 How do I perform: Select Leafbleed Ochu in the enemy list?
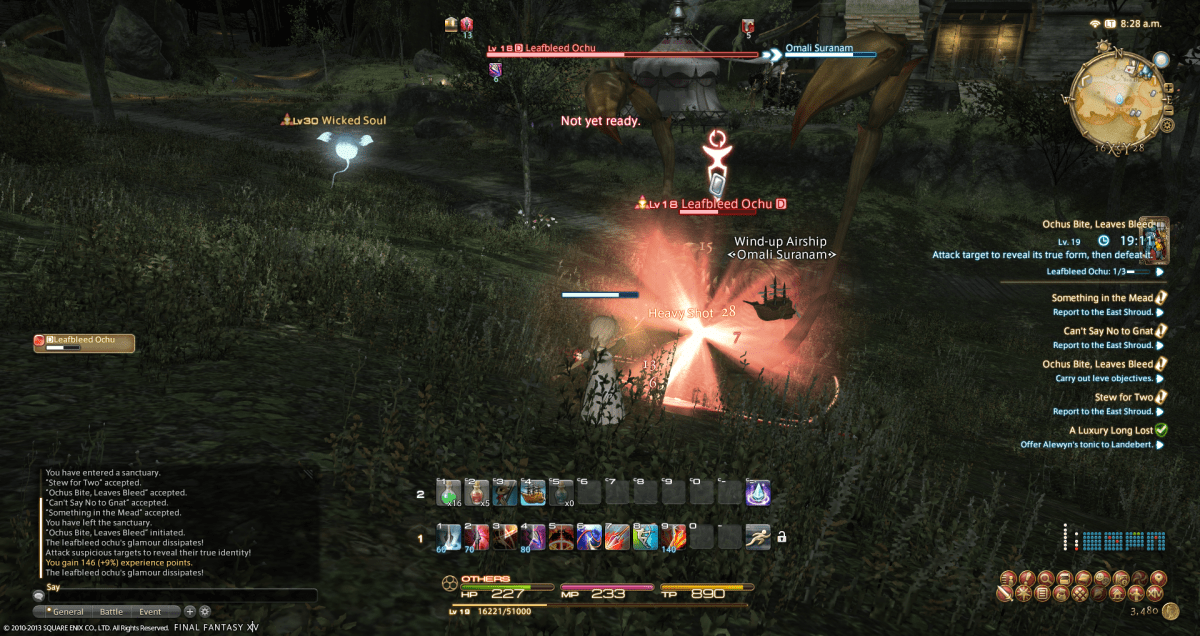pyautogui.click(x=84, y=342)
